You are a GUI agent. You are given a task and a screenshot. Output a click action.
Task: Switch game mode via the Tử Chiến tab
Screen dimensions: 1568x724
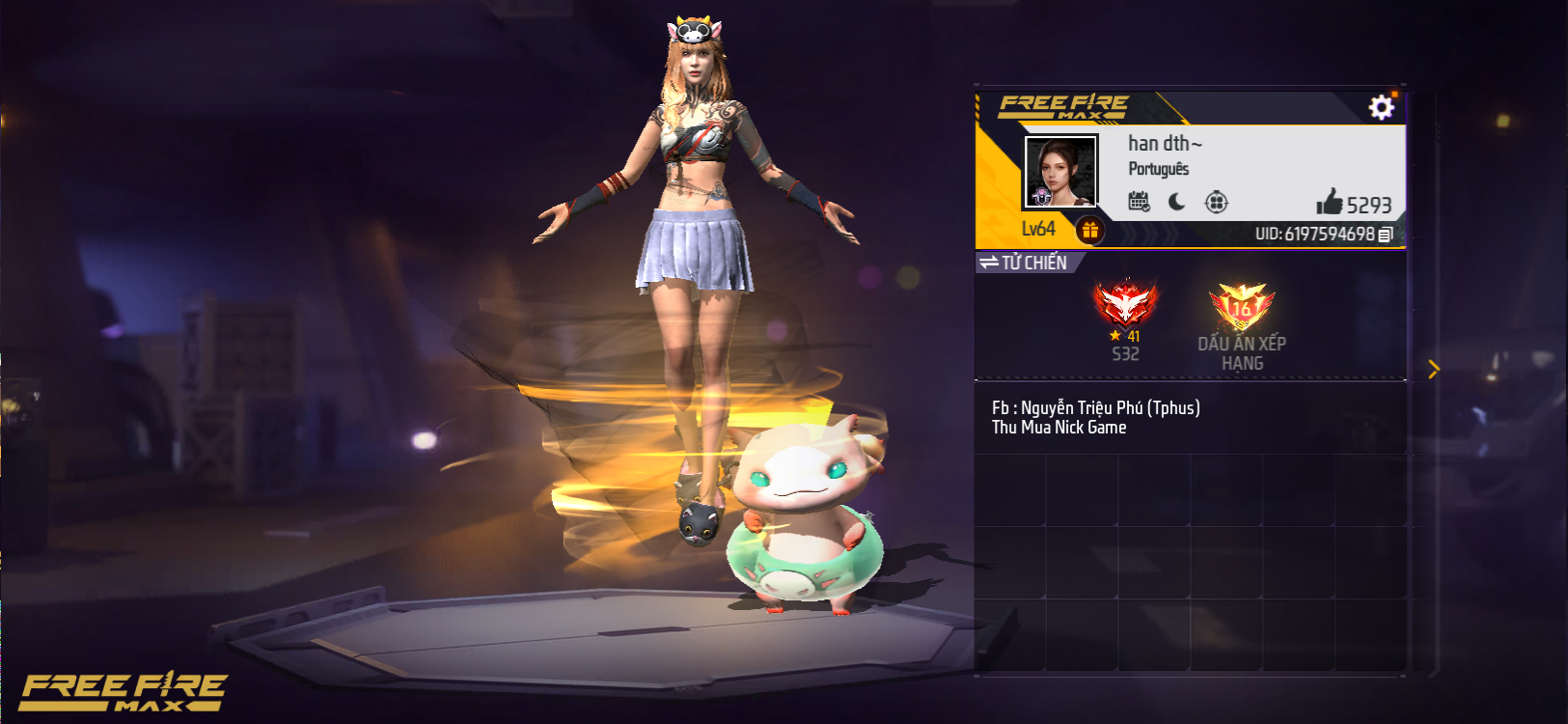pyautogui.click(x=1025, y=263)
